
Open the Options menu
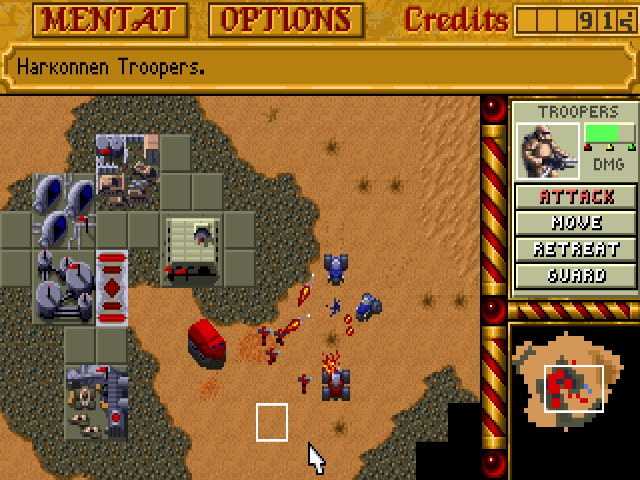pos(286,19)
